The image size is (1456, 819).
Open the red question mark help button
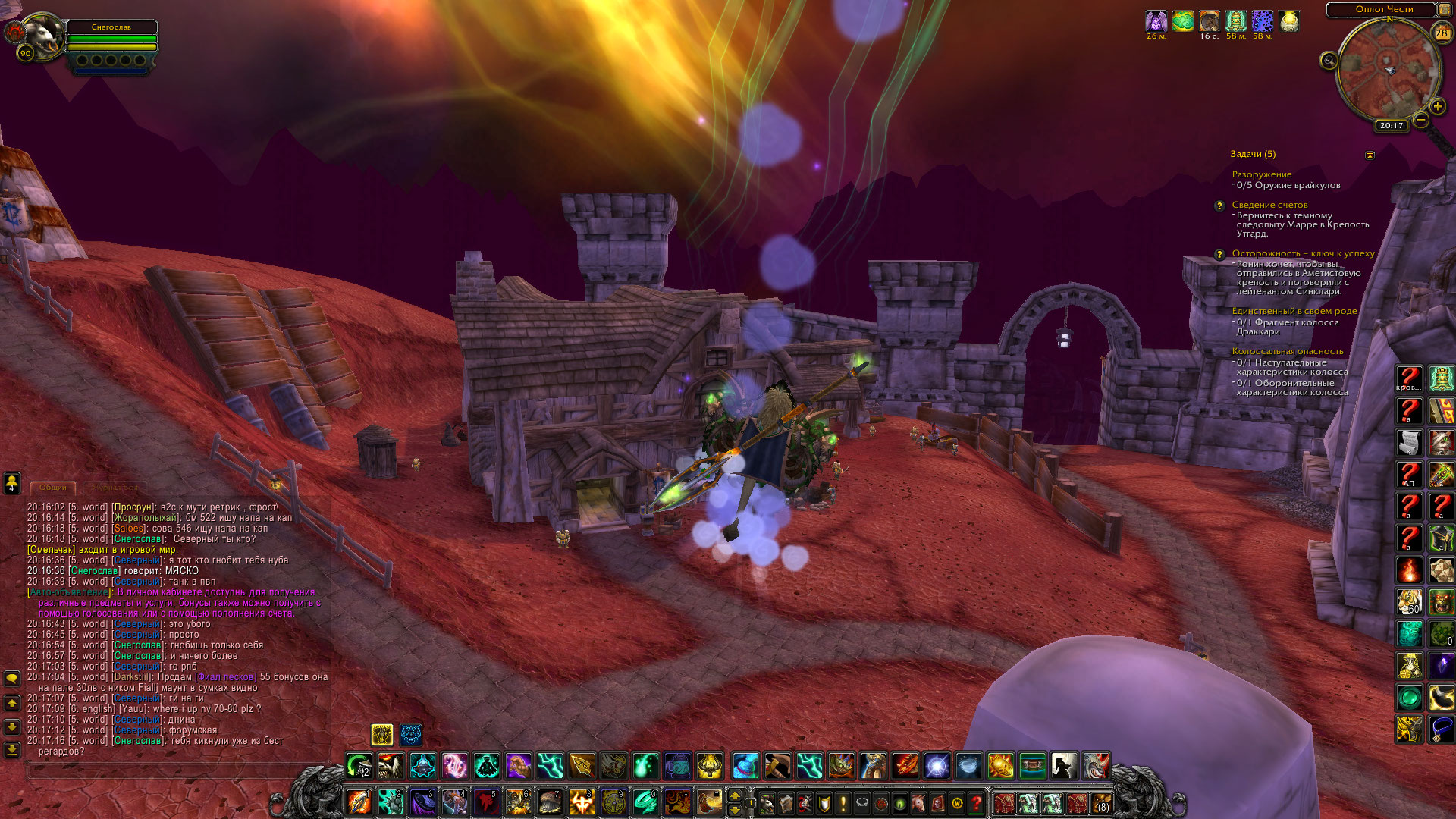point(977,802)
